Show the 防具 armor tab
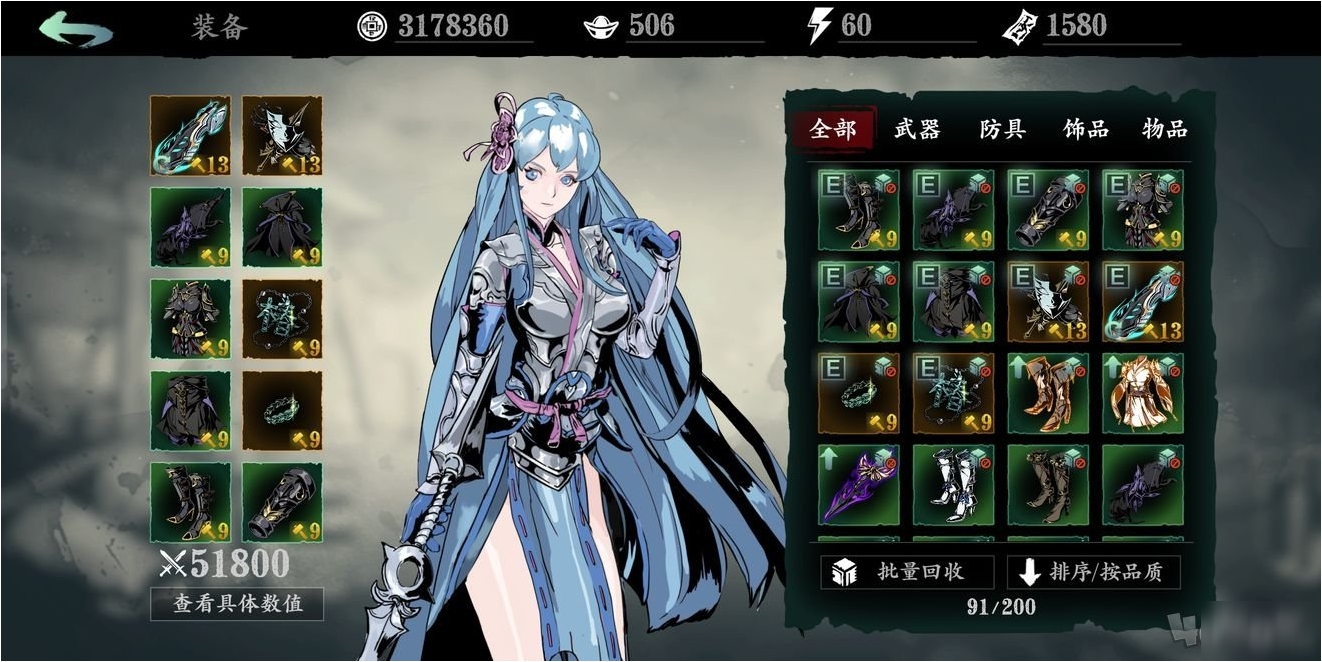The height and width of the screenshot is (662, 1322). coord(1002,129)
